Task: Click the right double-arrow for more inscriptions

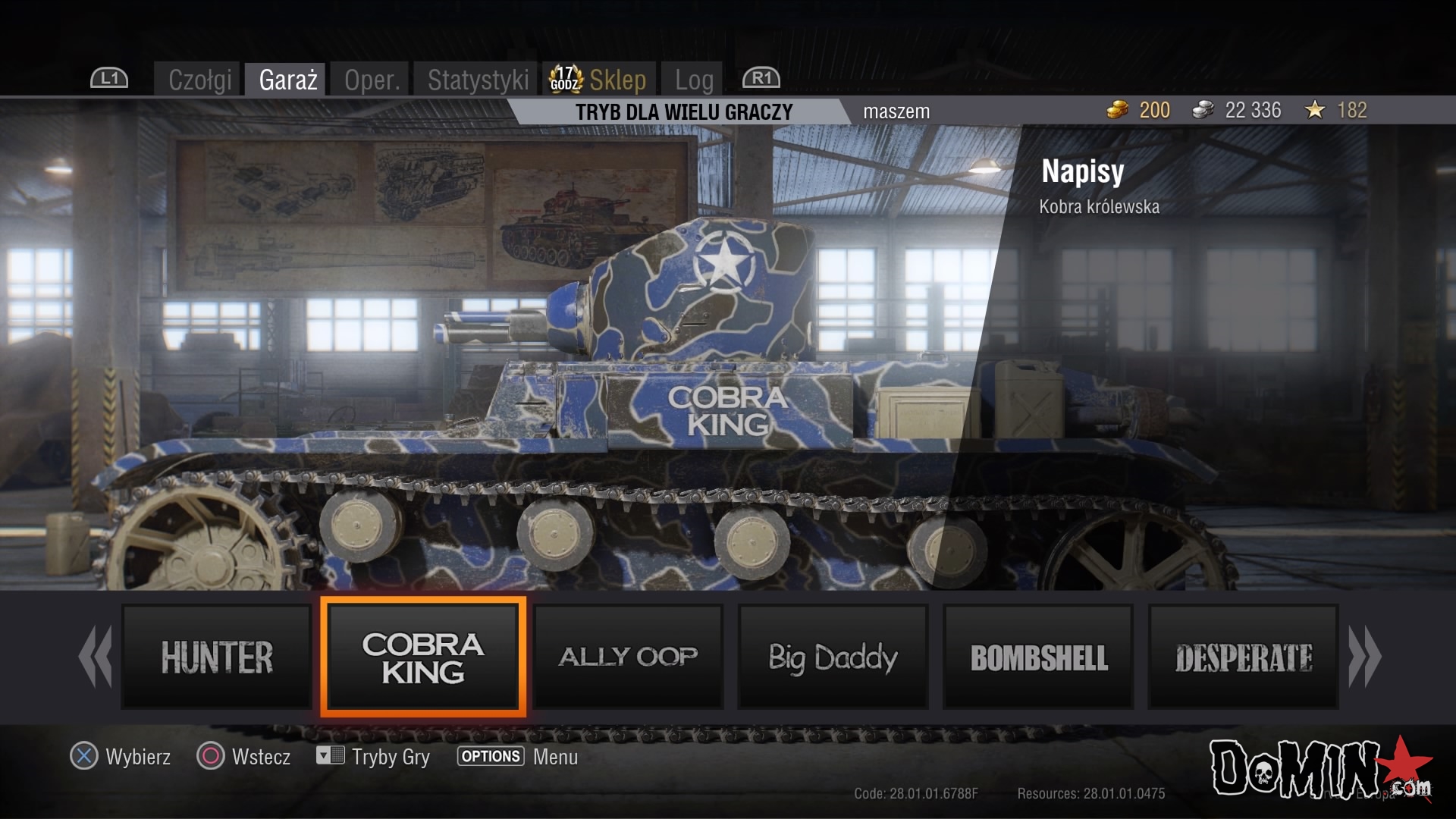Action: point(1364,657)
